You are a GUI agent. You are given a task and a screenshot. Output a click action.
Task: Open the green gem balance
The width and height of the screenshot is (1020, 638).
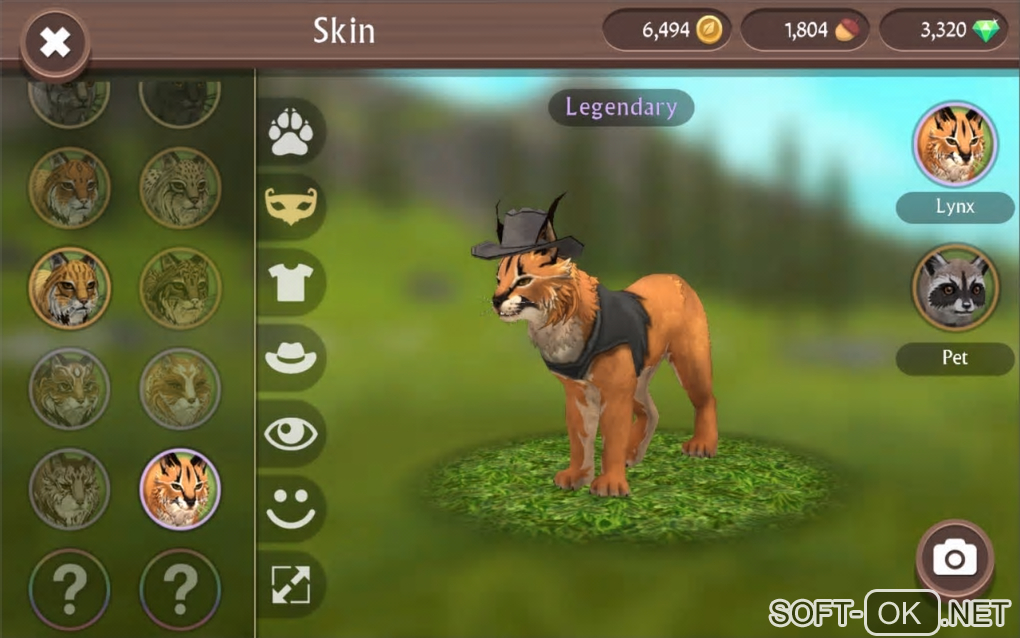(x=943, y=31)
